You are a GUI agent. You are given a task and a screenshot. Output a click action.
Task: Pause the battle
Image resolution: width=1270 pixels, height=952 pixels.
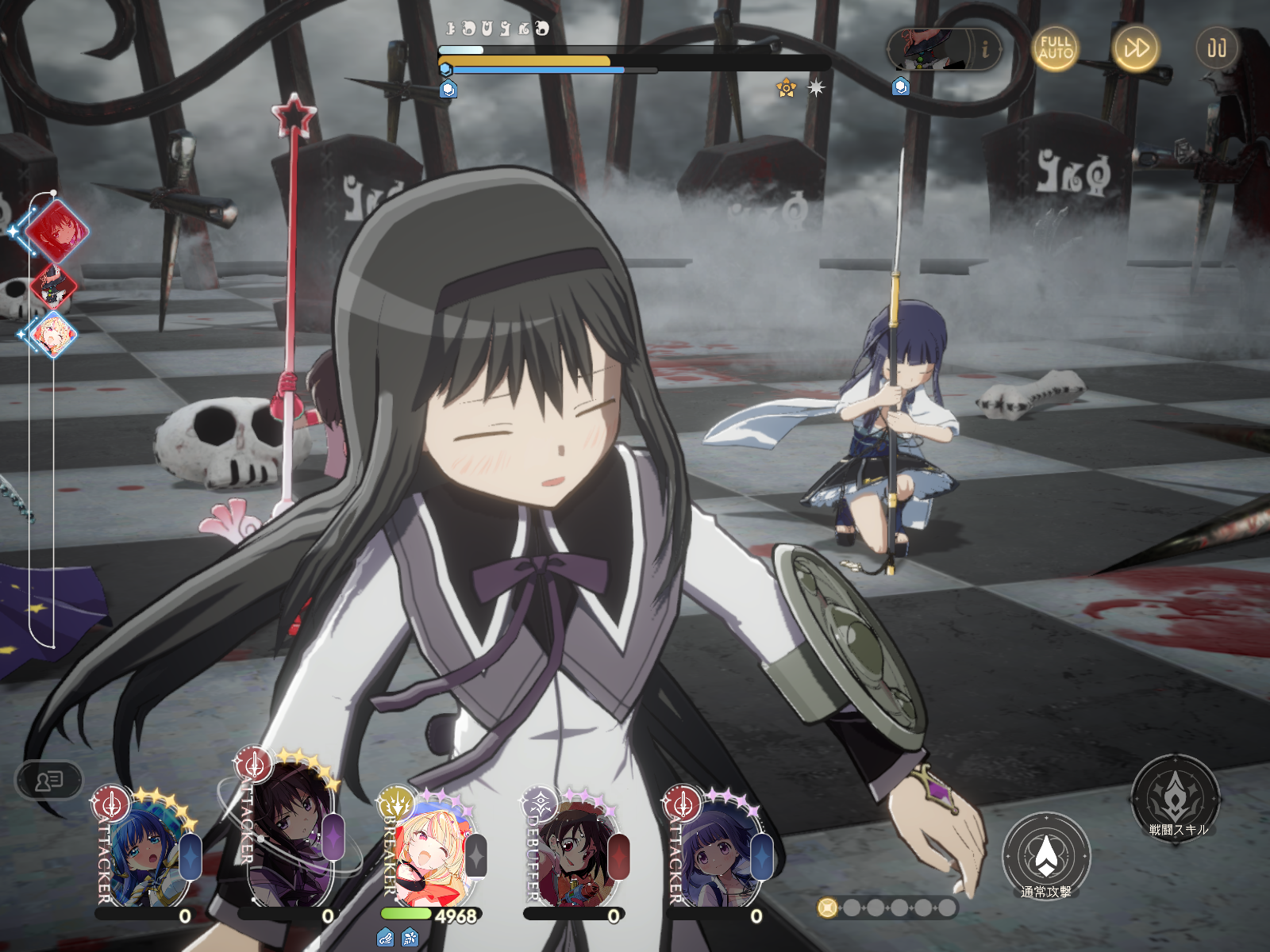[1216, 48]
